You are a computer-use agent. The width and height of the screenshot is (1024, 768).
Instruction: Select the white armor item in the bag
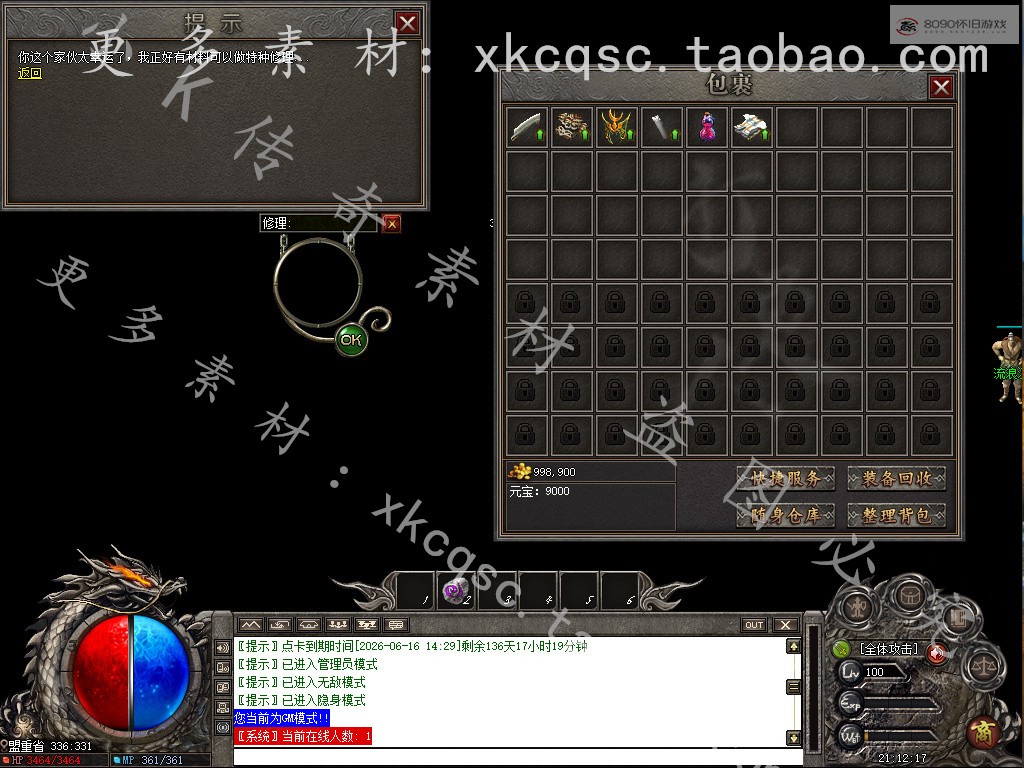[x=751, y=128]
